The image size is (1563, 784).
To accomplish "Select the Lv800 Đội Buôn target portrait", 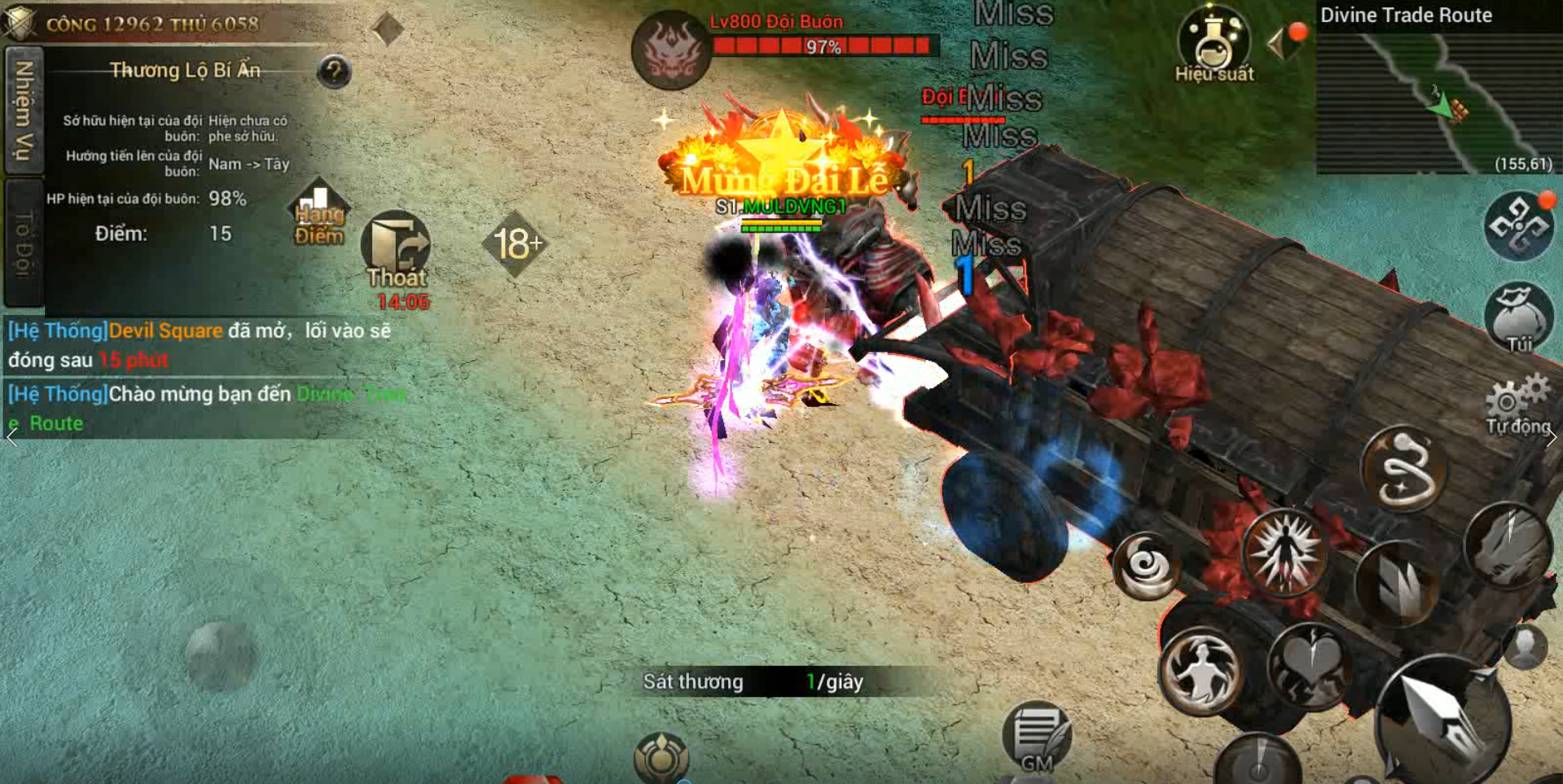I will coord(670,50).
